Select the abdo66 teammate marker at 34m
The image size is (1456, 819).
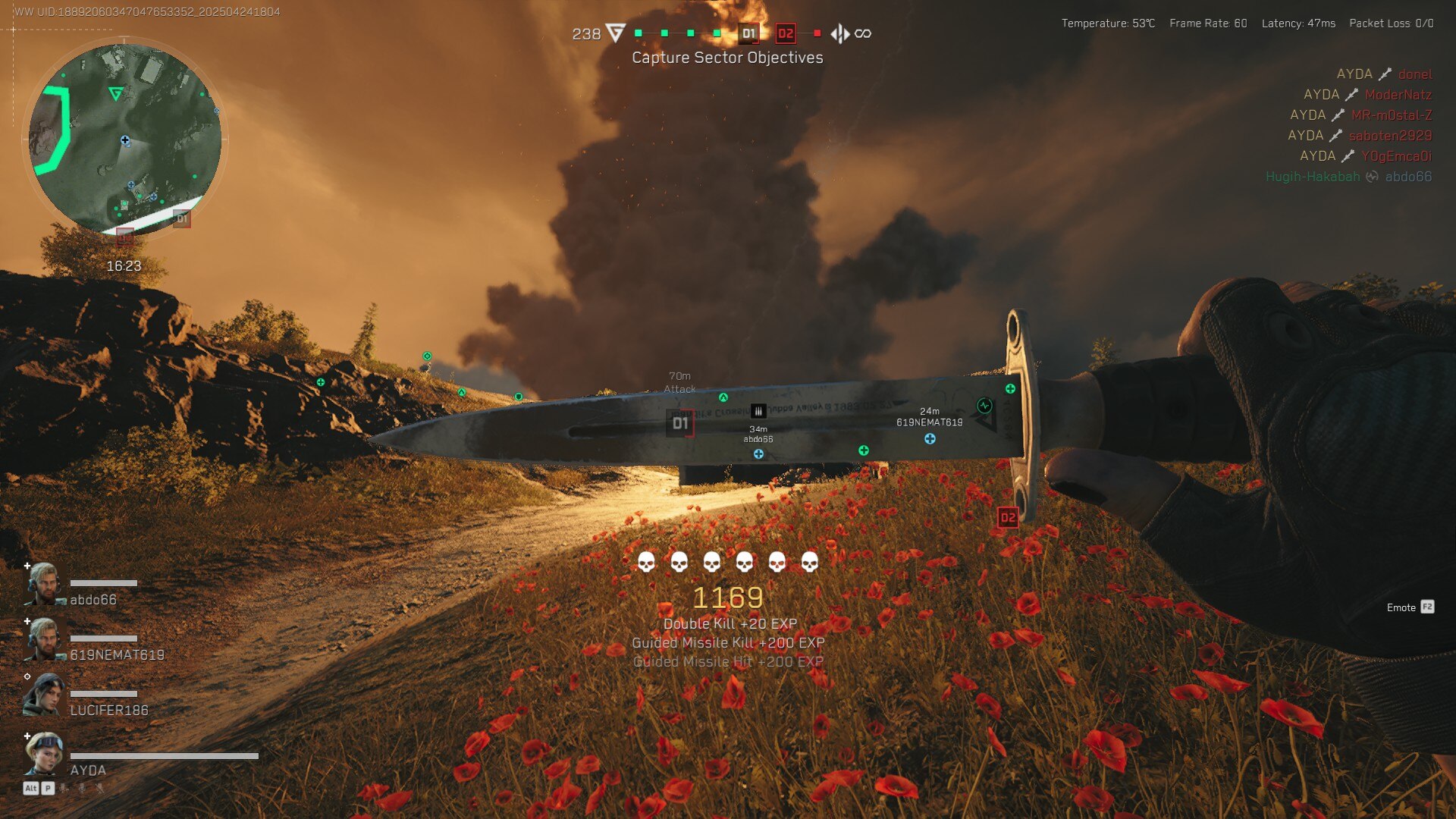tap(758, 453)
